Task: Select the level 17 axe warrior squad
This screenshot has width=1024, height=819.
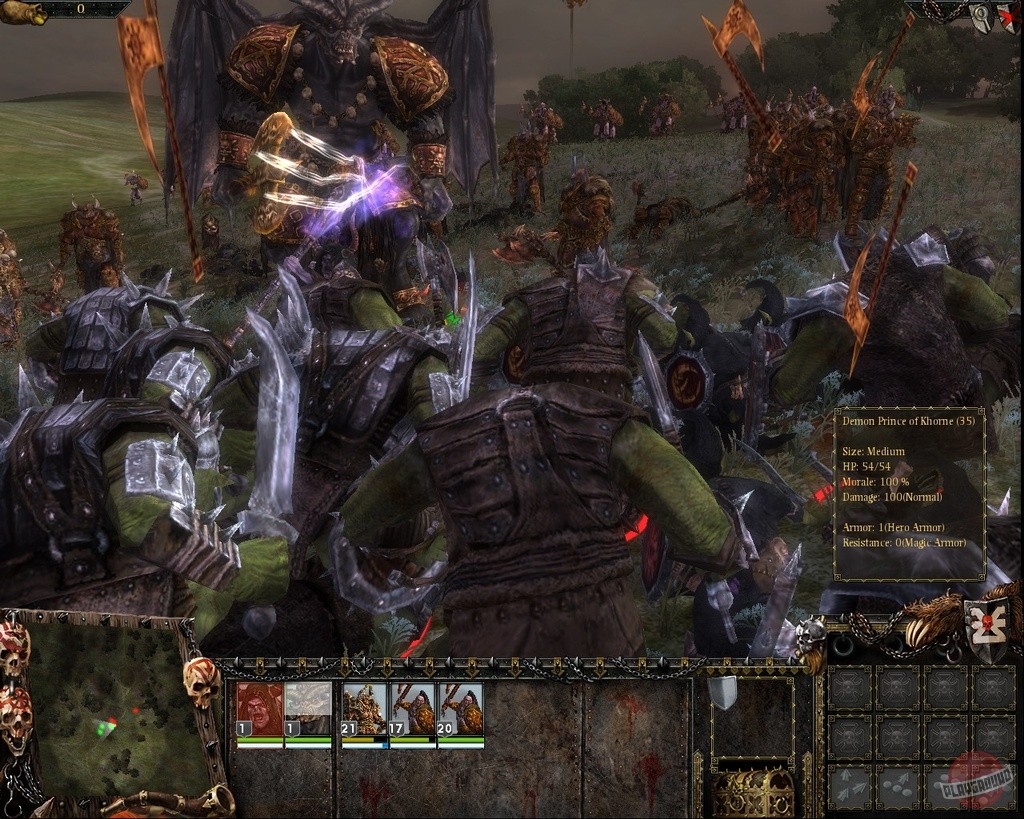Action: [412, 710]
